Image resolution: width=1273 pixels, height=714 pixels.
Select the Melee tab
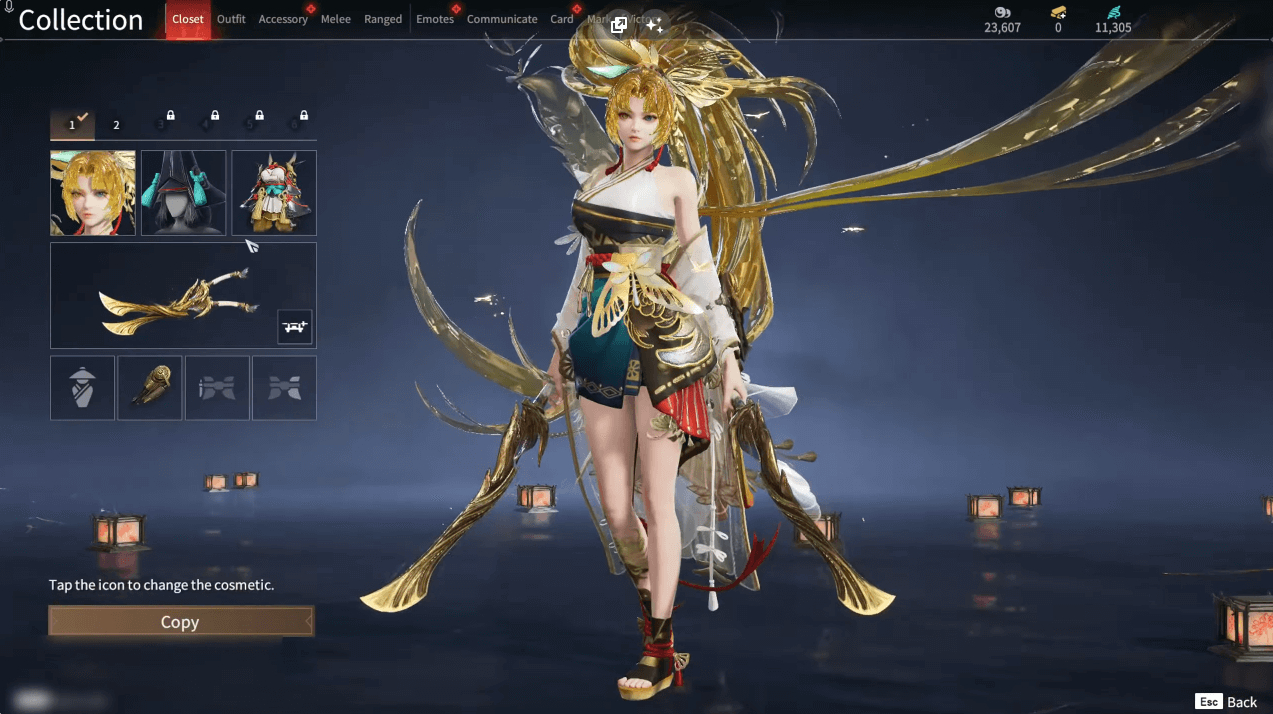[336, 19]
